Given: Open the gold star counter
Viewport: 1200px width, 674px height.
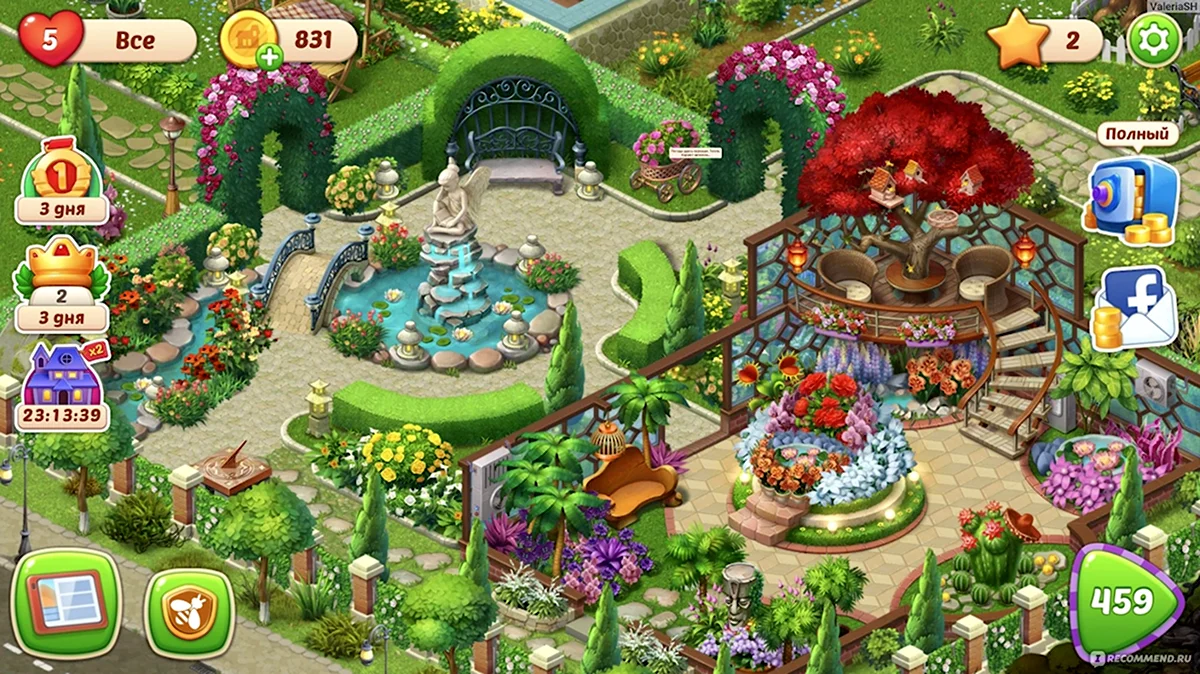Looking at the screenshot, I should pos(1018,42).
